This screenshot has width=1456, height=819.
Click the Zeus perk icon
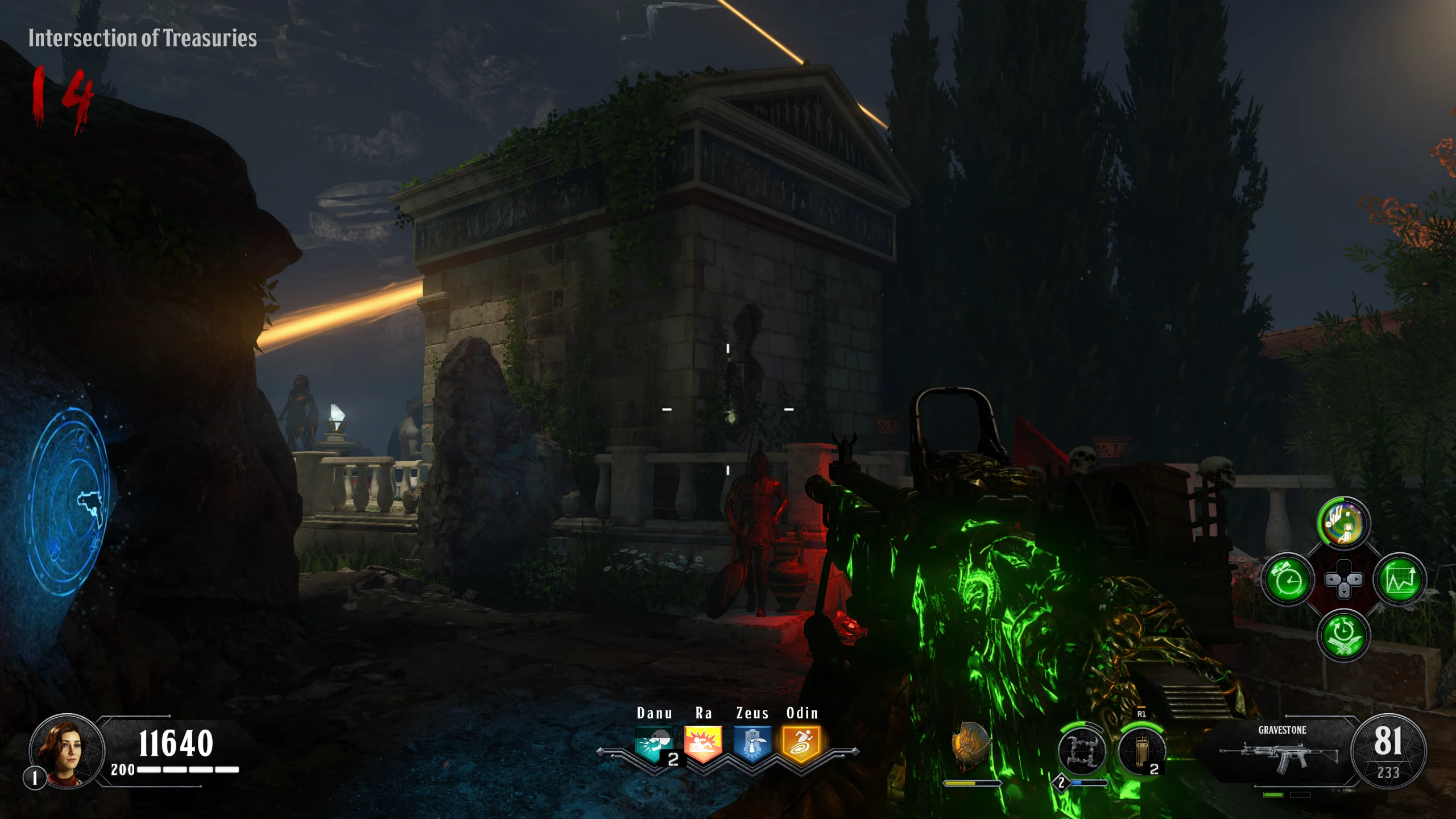pyautogui.click(x=752, y=743)
